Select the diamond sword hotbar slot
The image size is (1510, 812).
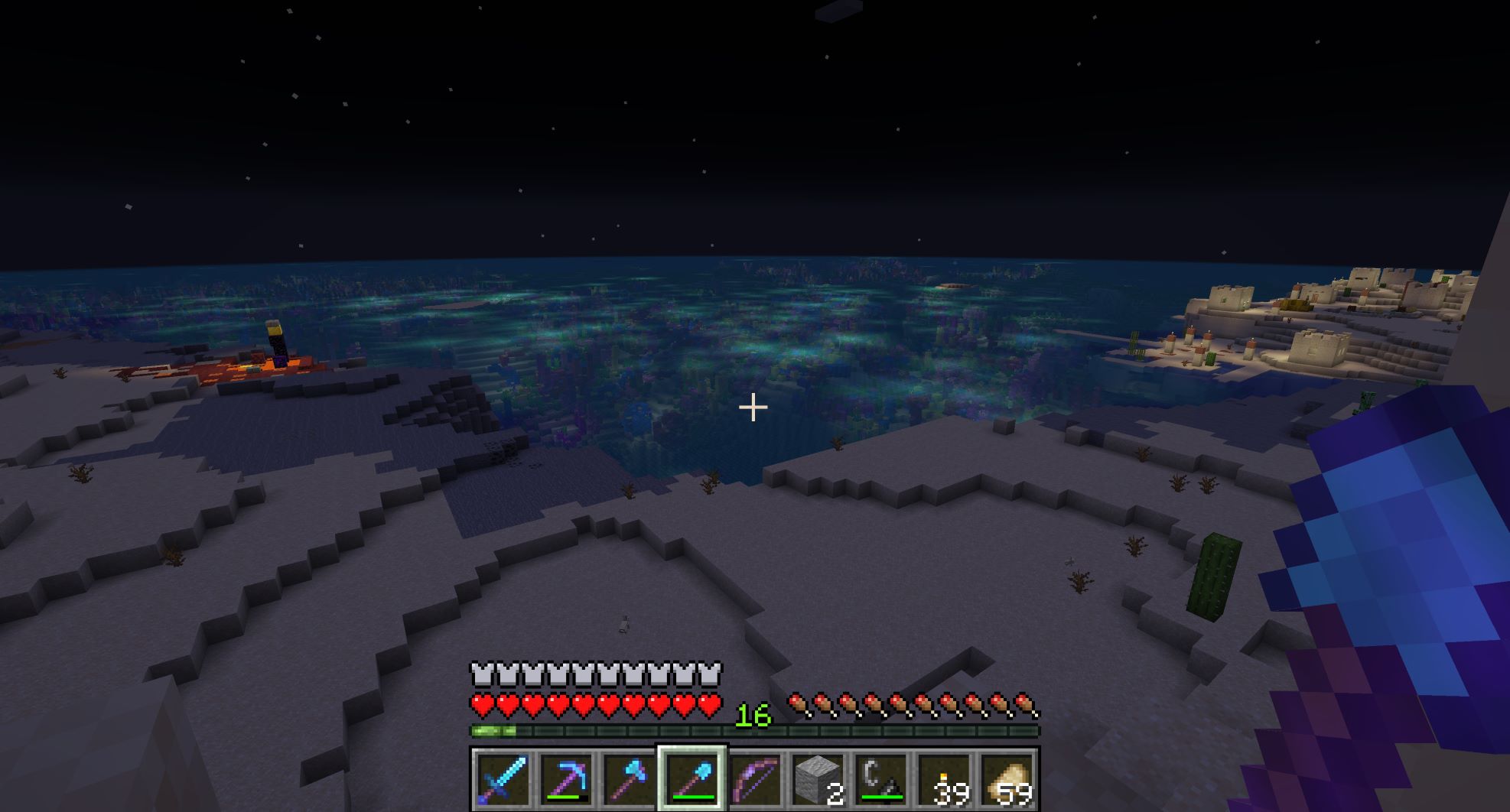pyautogui.click(x=502, y=779)
